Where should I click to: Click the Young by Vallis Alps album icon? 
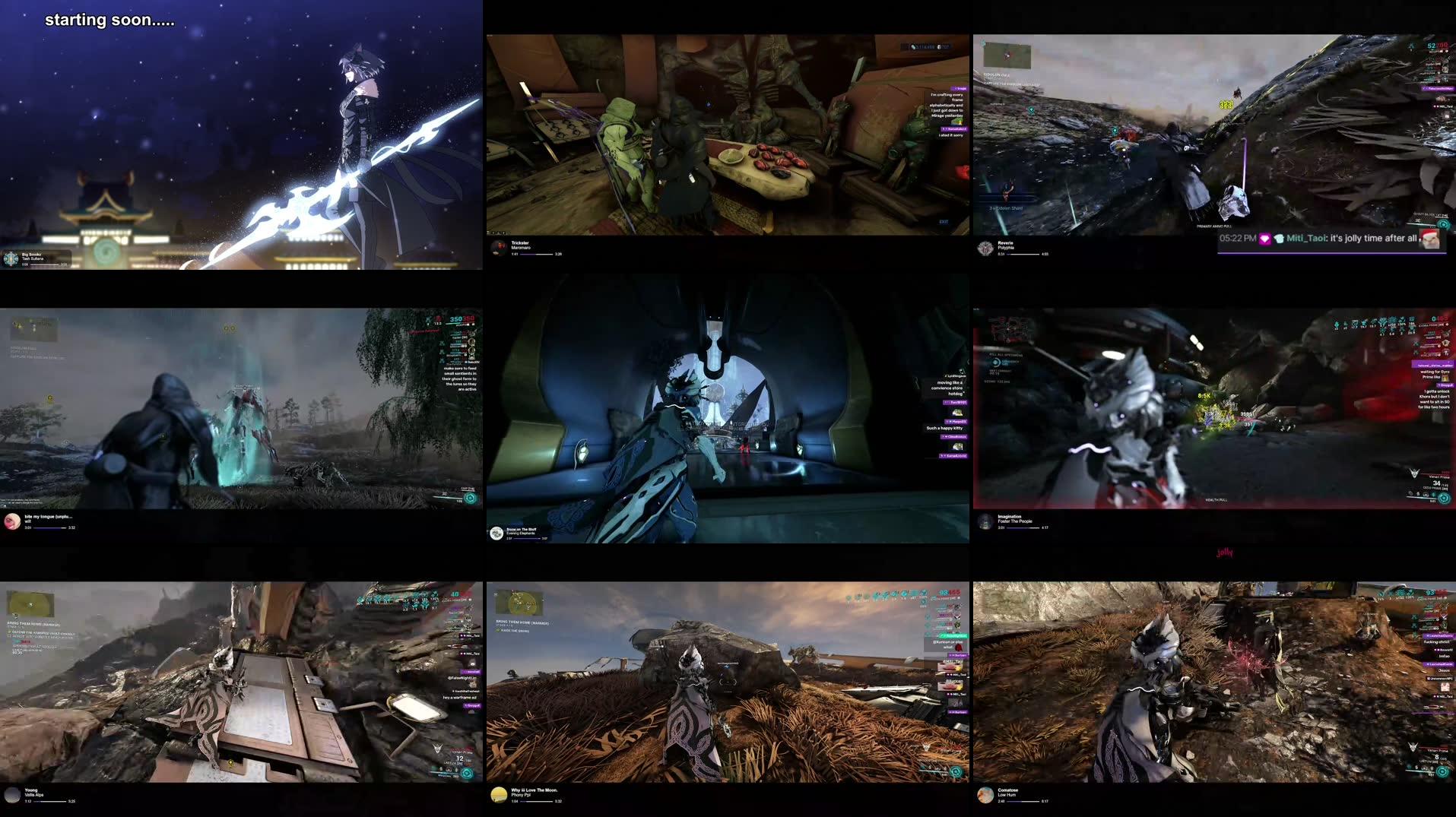(x=11, y=793)
